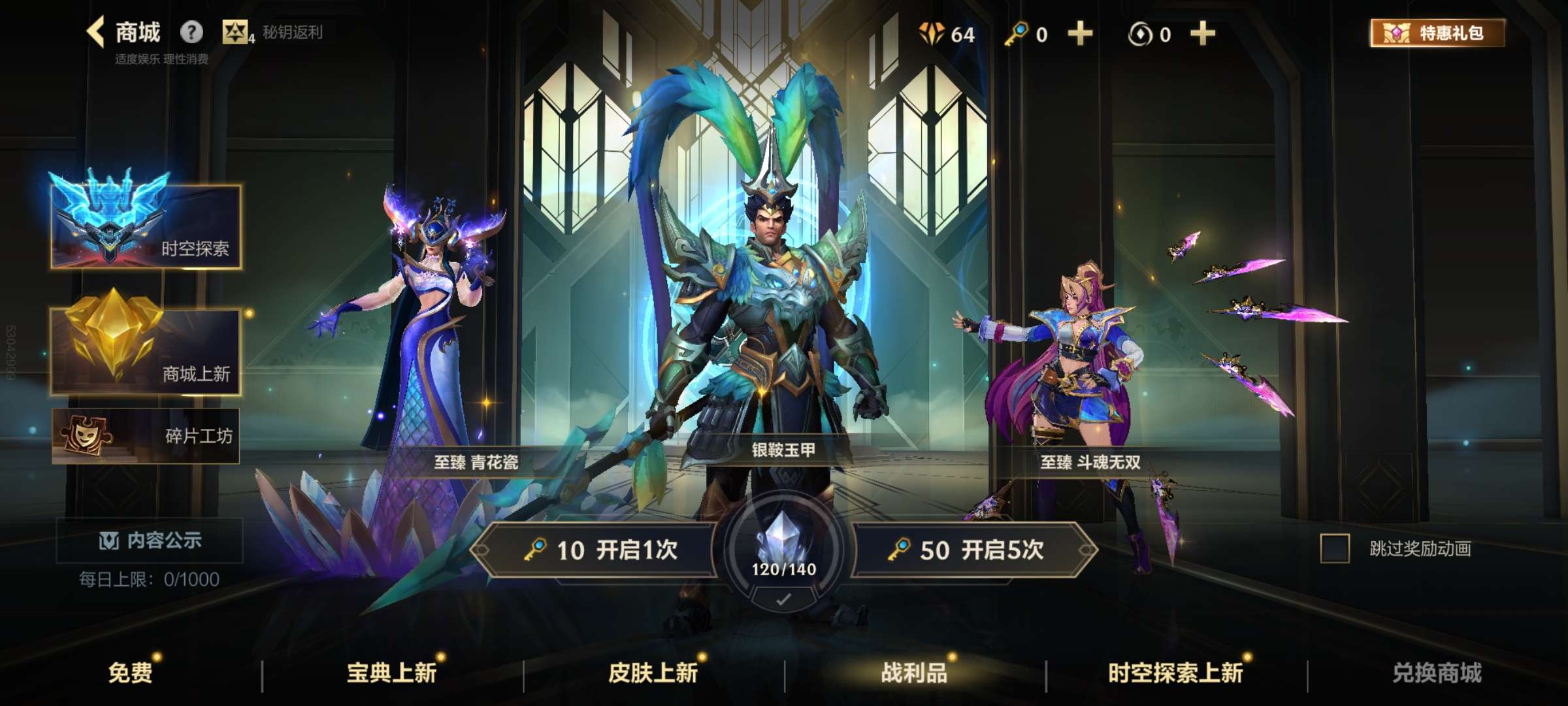Viewport: 1568px width, 706px height.
Task: Tap the back chevron next to 商城
Action: 93,31
